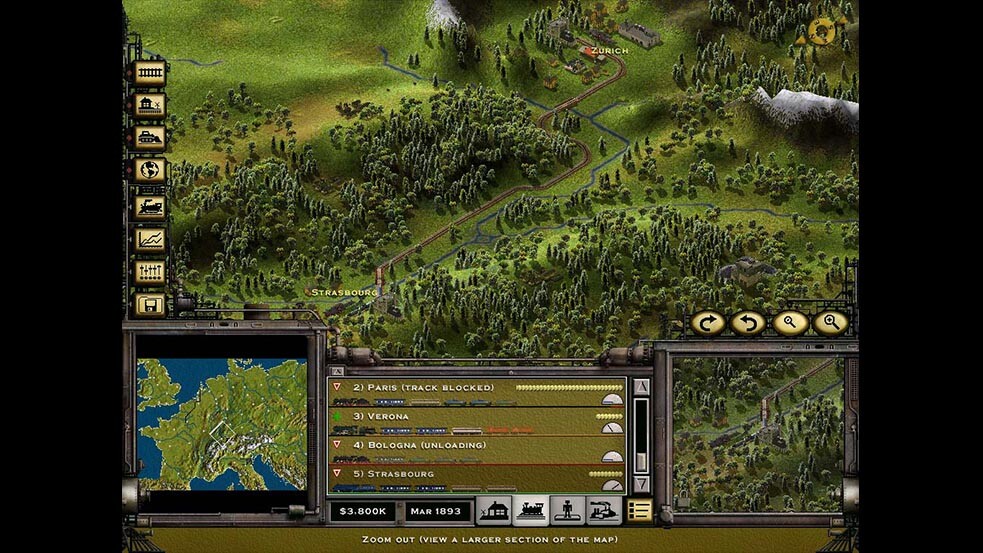Open the globe overview button
Screen dimensions: 983x553
tap(149, 171)
